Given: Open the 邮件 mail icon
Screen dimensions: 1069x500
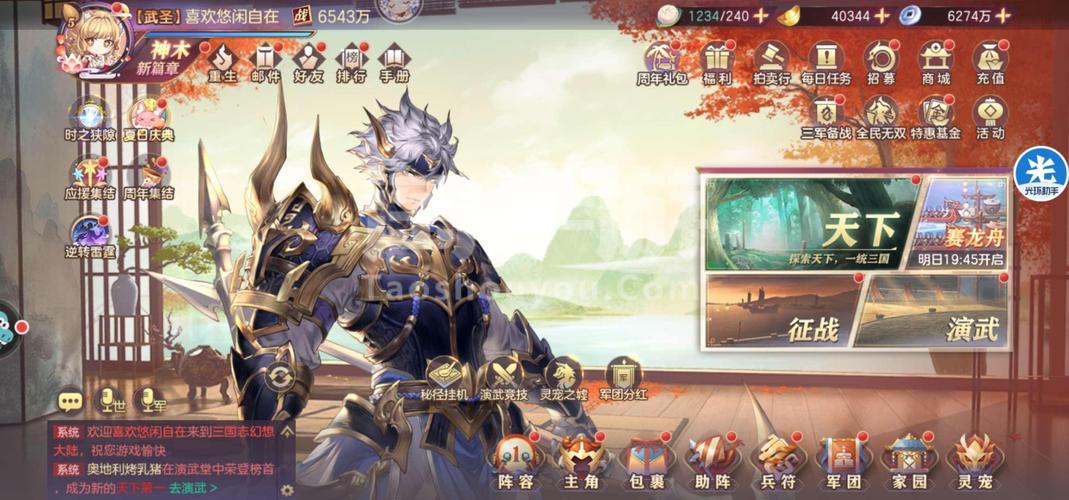Looking at the screenshot, I should pyautogui.click(x=265, y=62).
